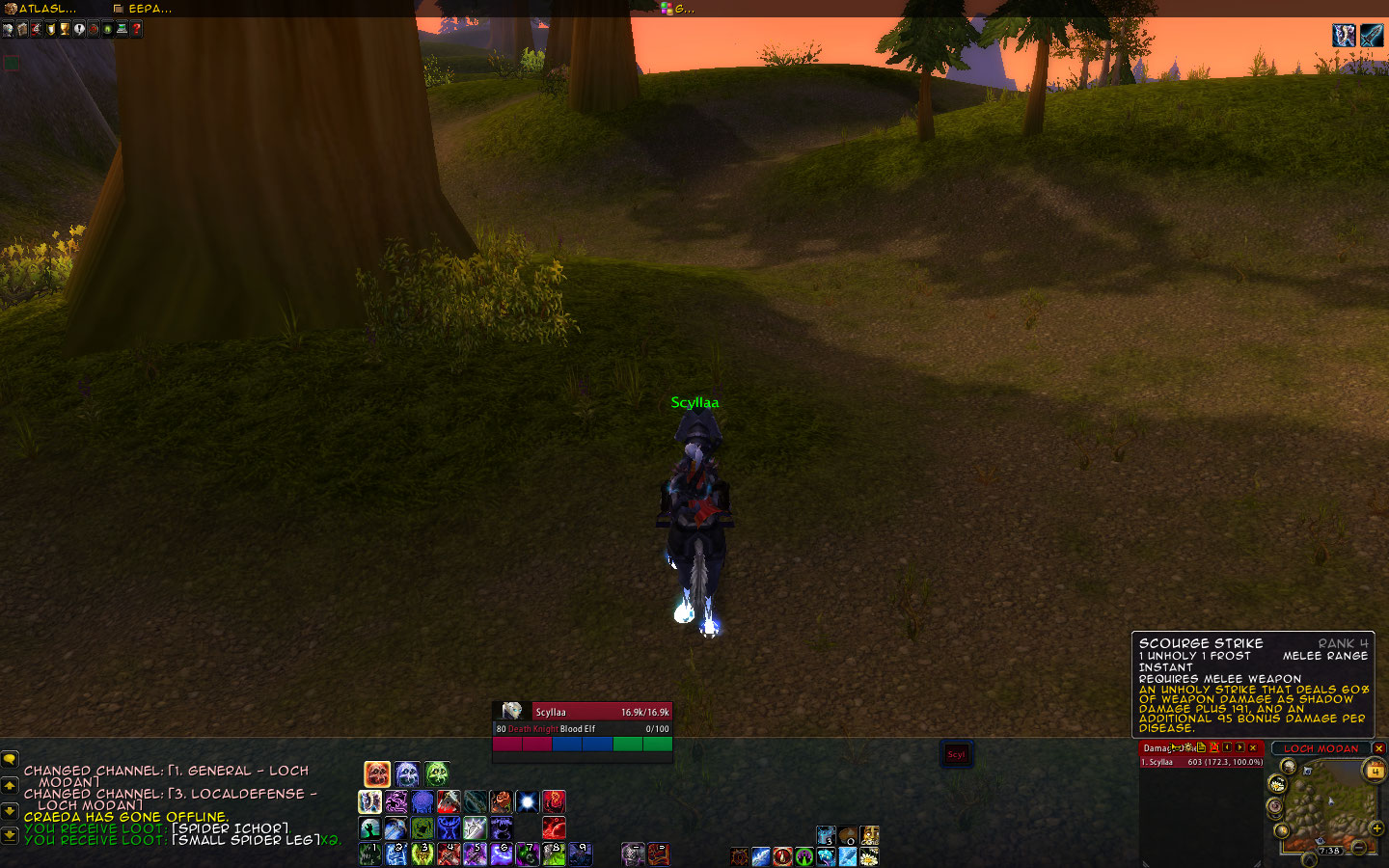Trigger the green ability on key 8
The height and width of the screenshot is (868, 1389).
click(x=553, y=854)
